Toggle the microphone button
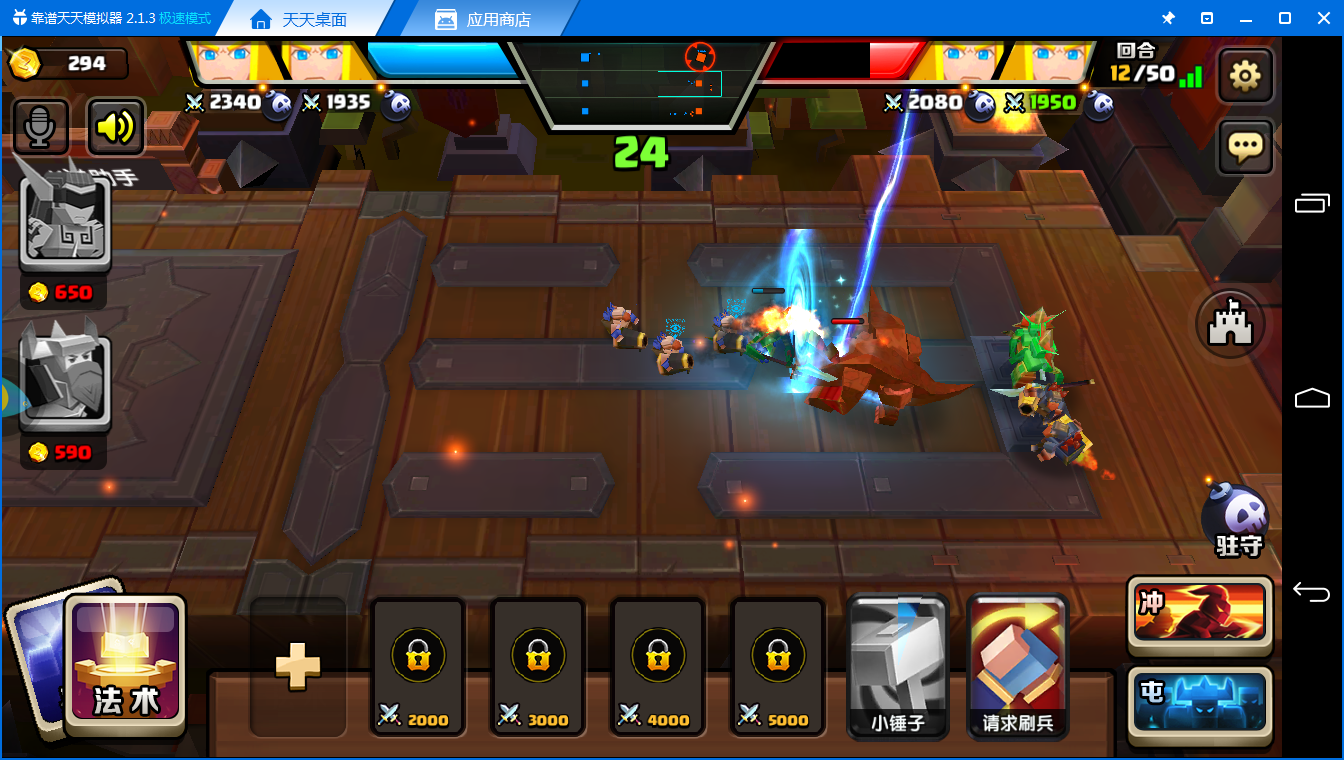1344x760 pixels. pos(41,127)
